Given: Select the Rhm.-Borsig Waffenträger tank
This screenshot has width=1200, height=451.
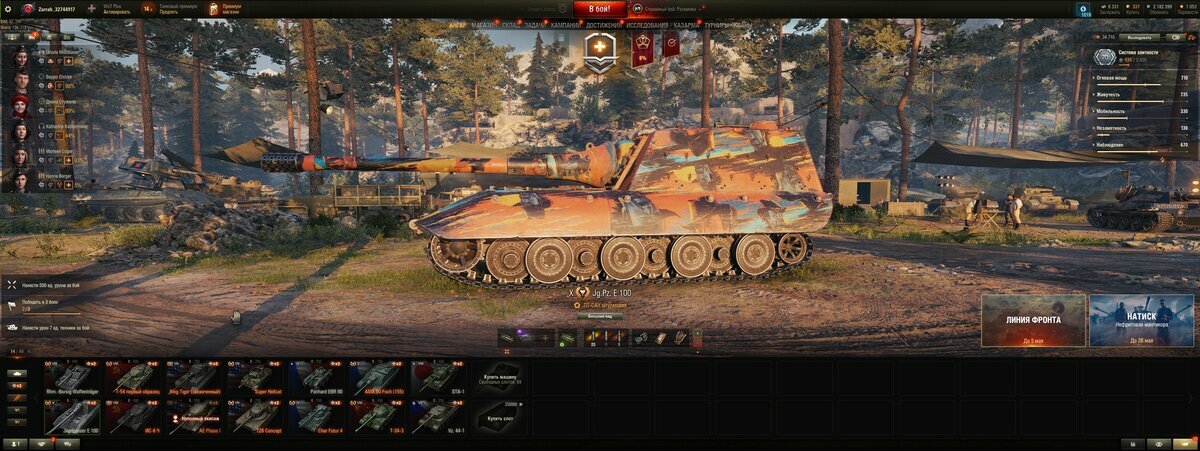Looking at the screenshot, I should coord(71,377).
